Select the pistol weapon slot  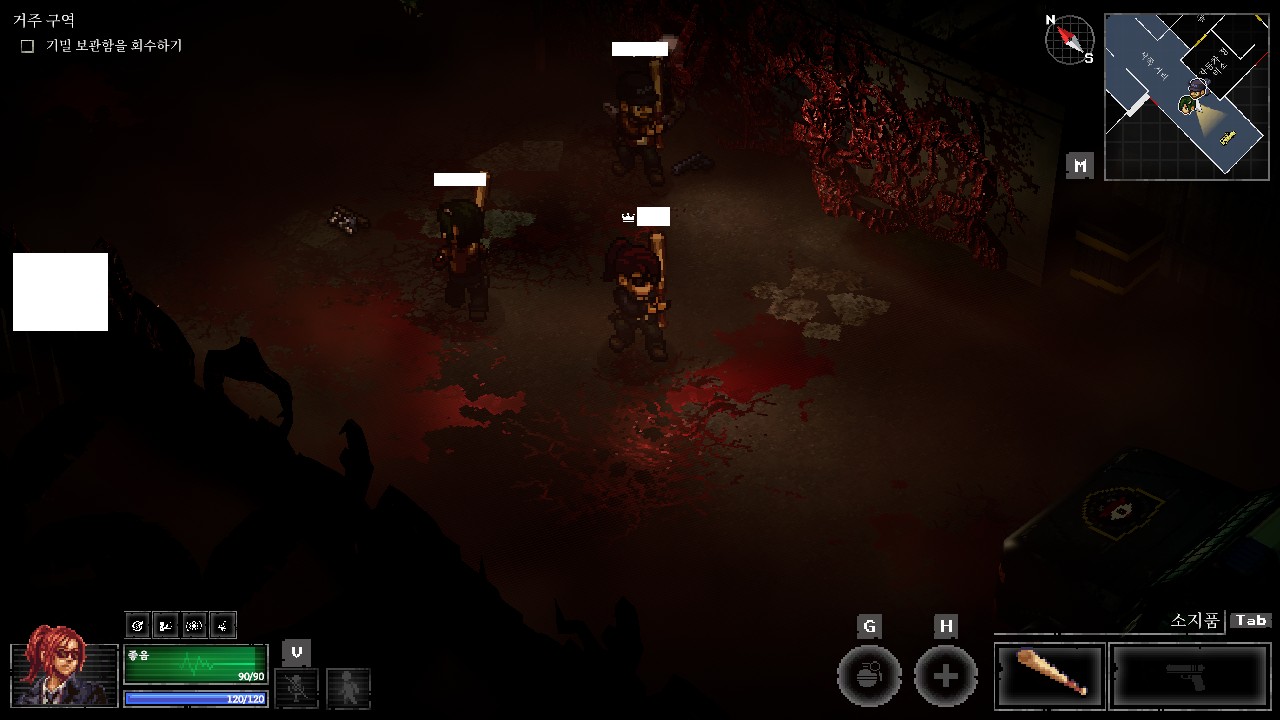tap(1190, 675)
